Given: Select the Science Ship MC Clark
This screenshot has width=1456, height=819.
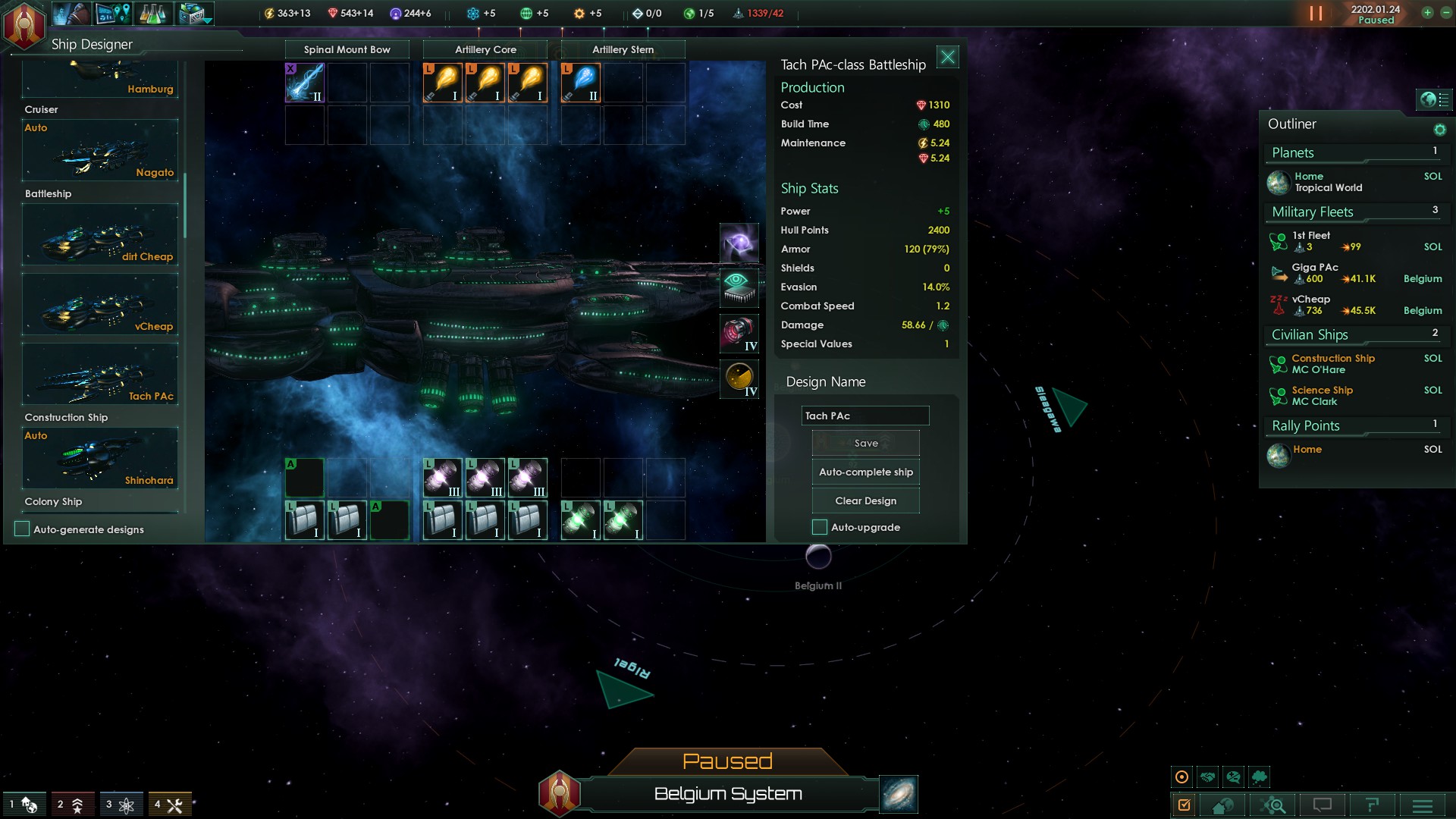Looking at the screenshot, I should pyautogui.click(x=1322, y=396).
